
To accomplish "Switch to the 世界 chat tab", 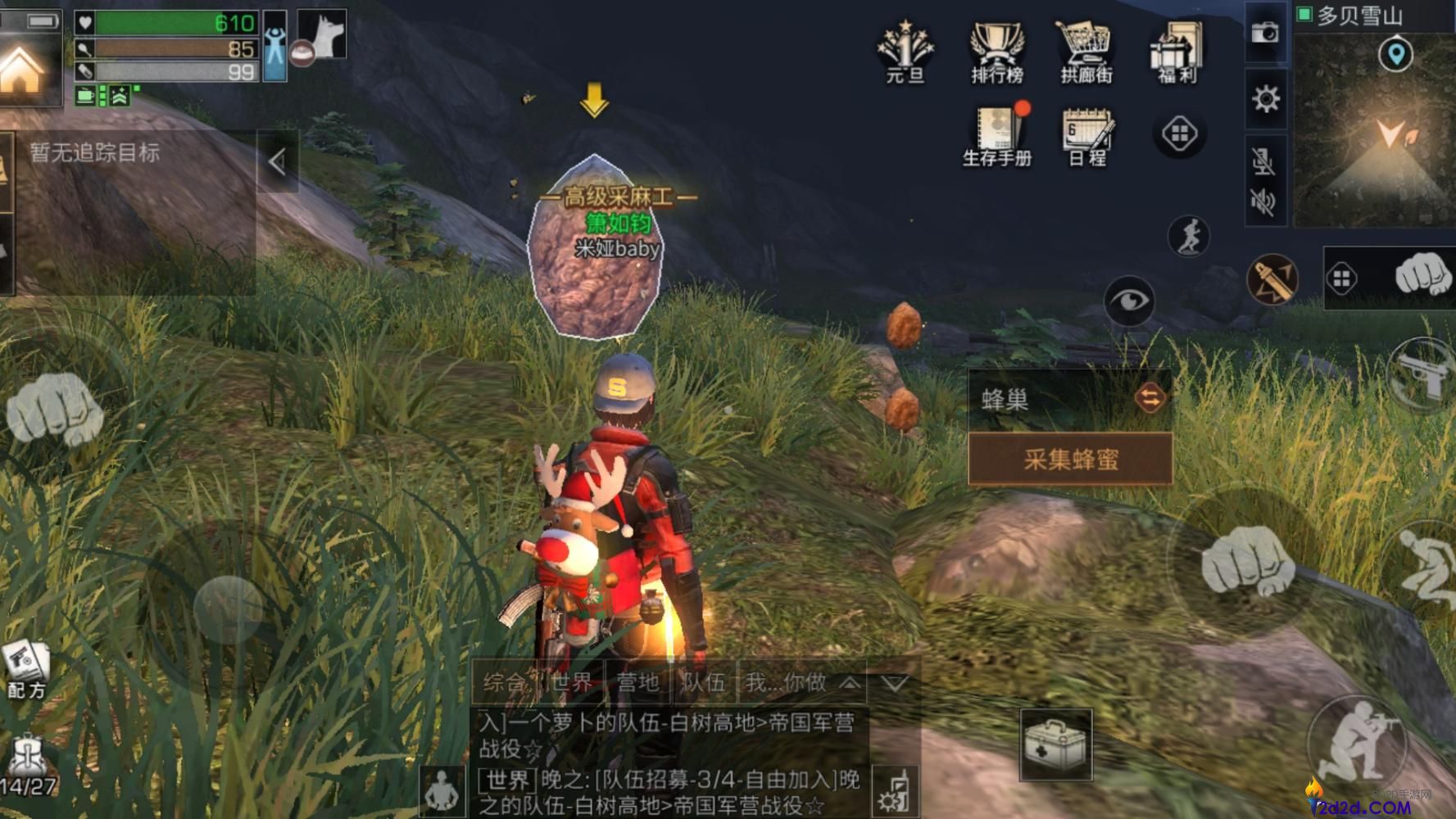I will 574,681.
